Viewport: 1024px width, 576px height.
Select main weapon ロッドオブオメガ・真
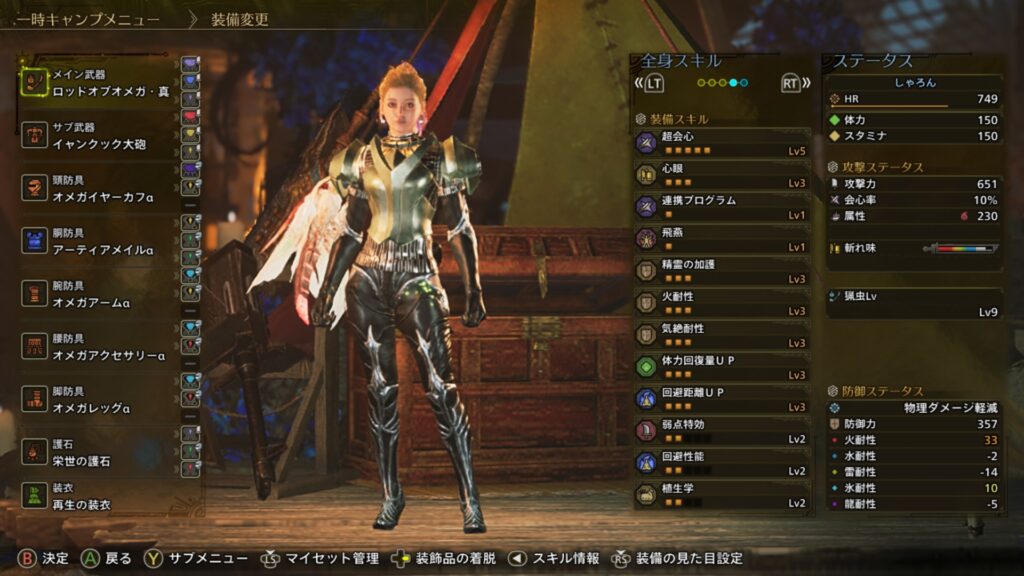tap(98, 83)
